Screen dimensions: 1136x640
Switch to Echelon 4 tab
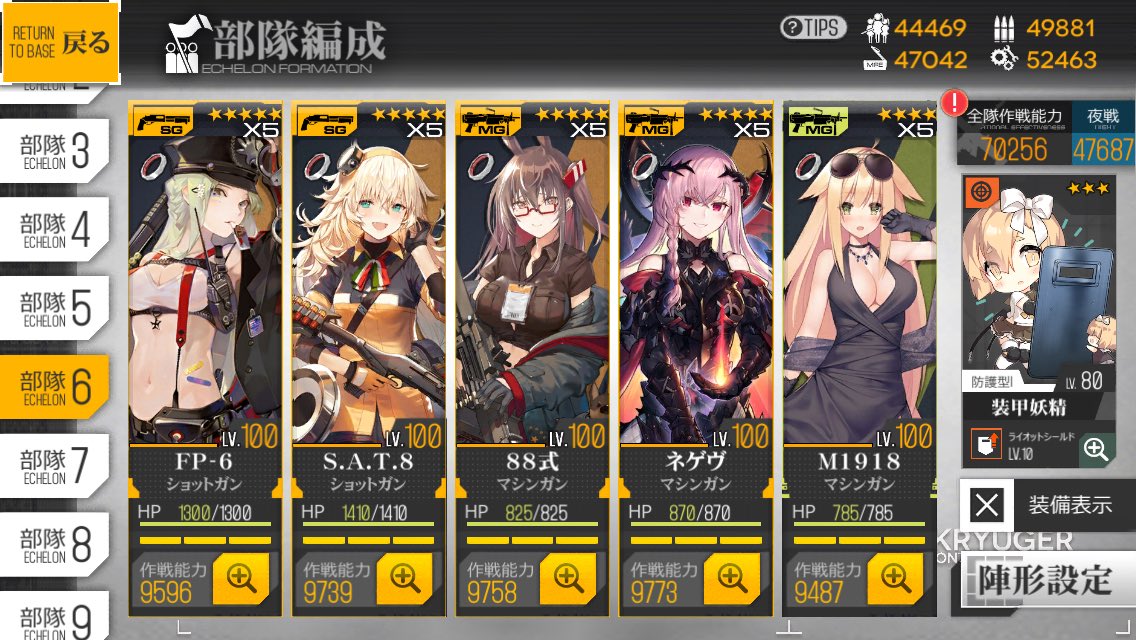(x=55, y=229)
